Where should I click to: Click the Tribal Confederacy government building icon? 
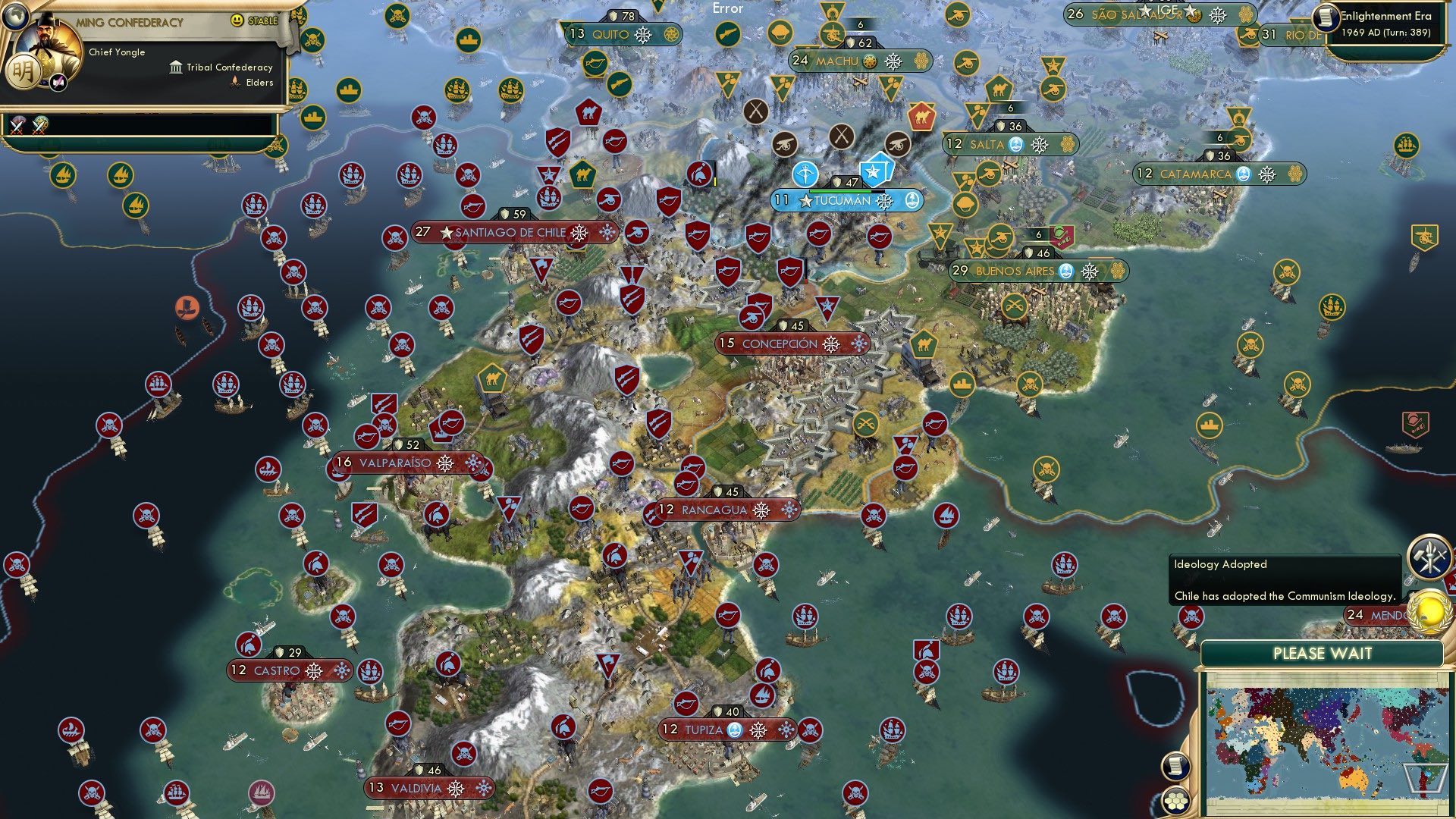pos(175,67)
